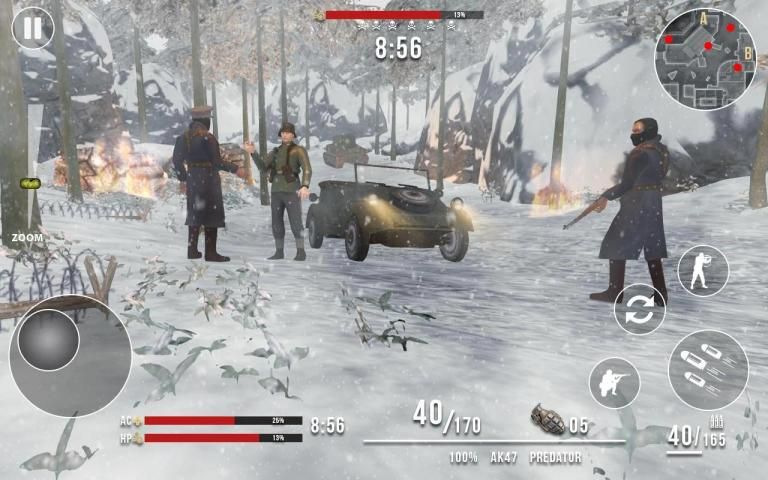Pause the game with the pause button
Screen dimensions: 768x480
click(33, 28)
